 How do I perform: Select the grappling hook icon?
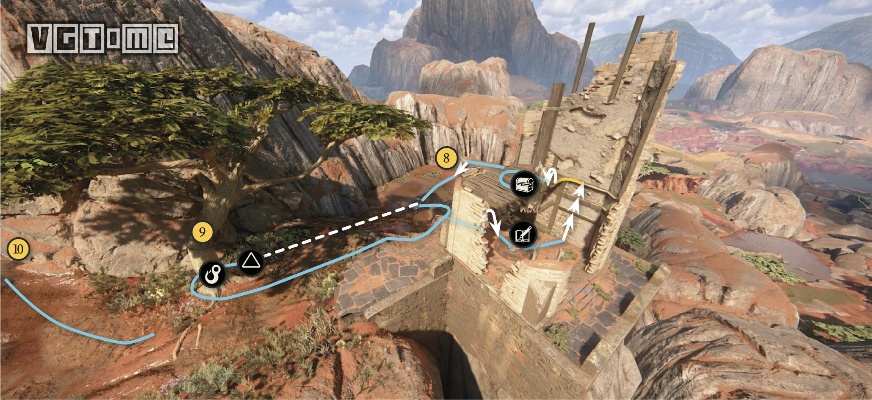(211, 272)
